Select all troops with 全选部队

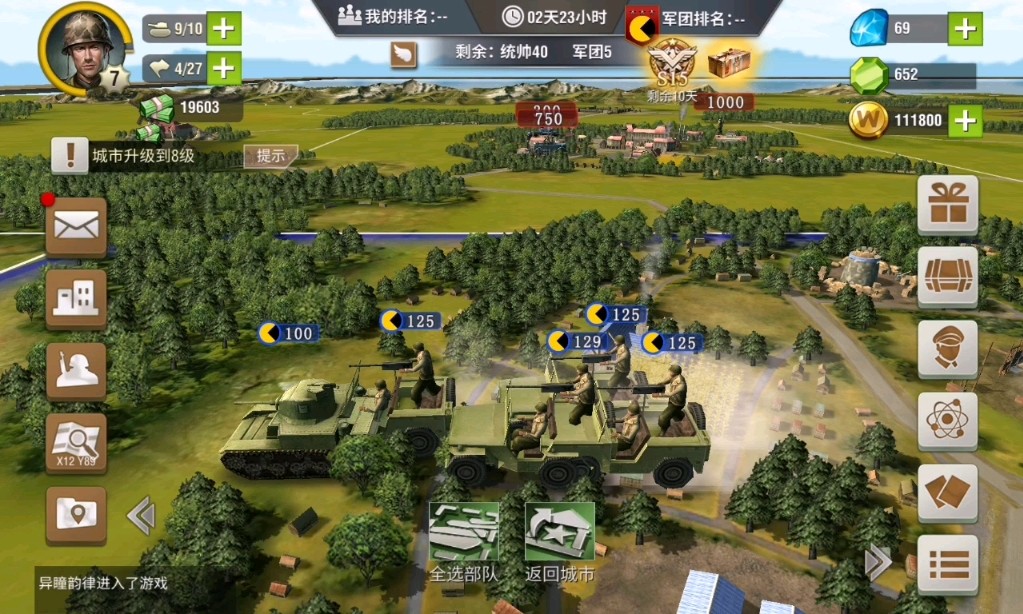tap(463, 543)
